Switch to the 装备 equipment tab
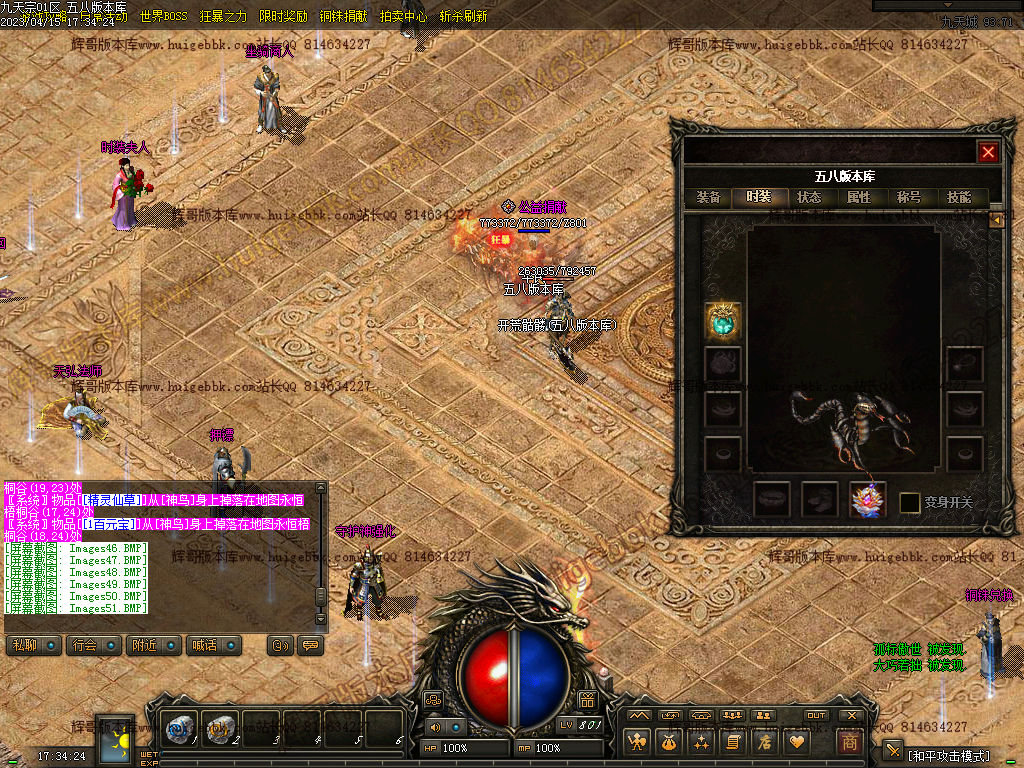Viewport: 1024px width, 768px height. [x=708, y=198]
